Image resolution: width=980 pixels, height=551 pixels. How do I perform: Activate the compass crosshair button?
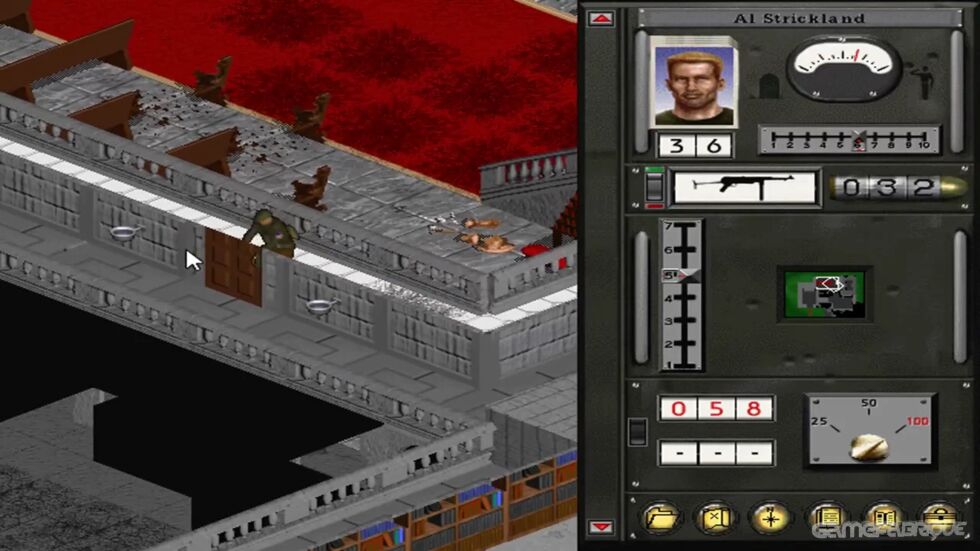tap(770, 517)
